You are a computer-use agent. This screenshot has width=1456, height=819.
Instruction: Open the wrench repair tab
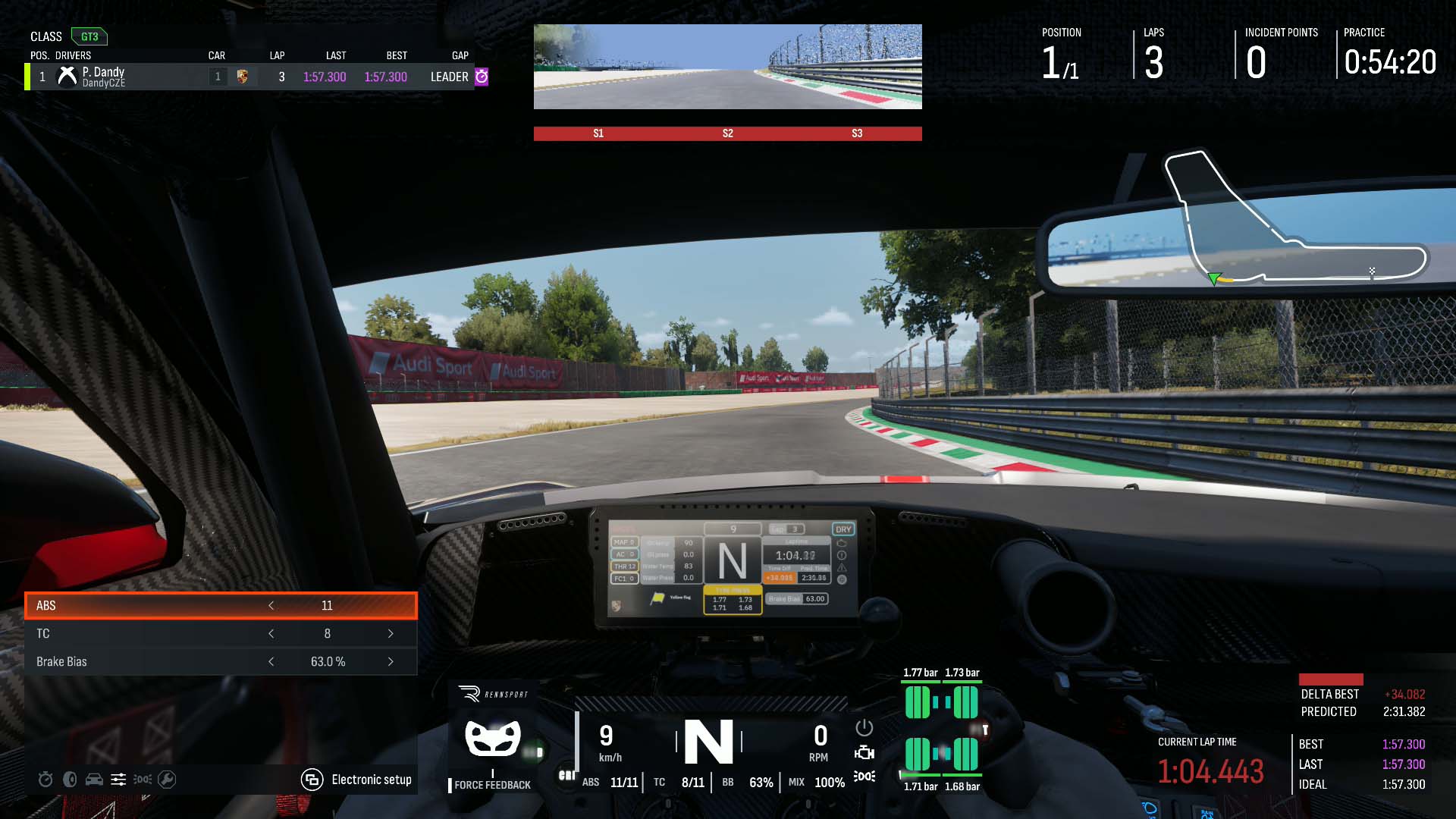[167, 780]
